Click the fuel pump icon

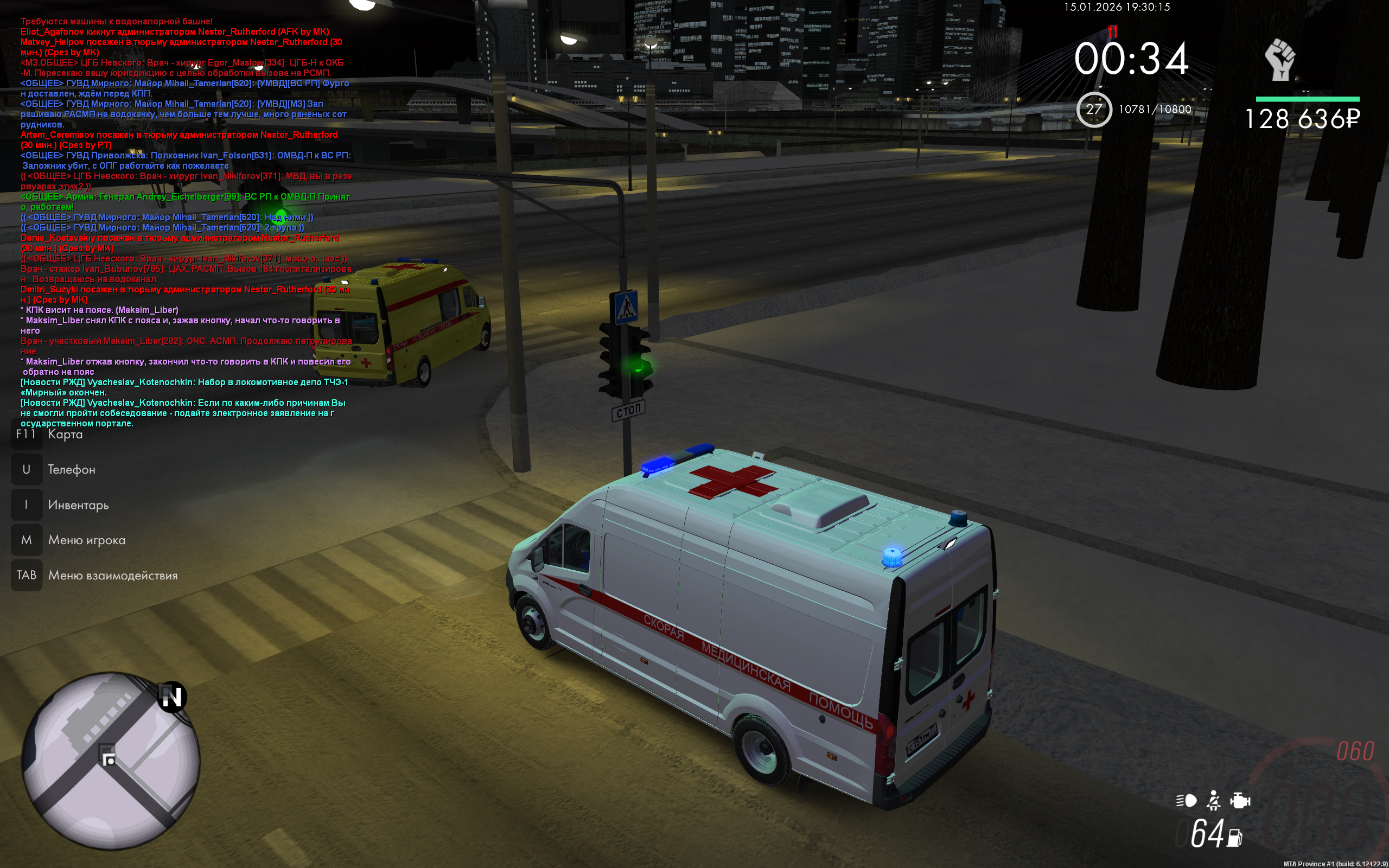tap(1235, 838)
